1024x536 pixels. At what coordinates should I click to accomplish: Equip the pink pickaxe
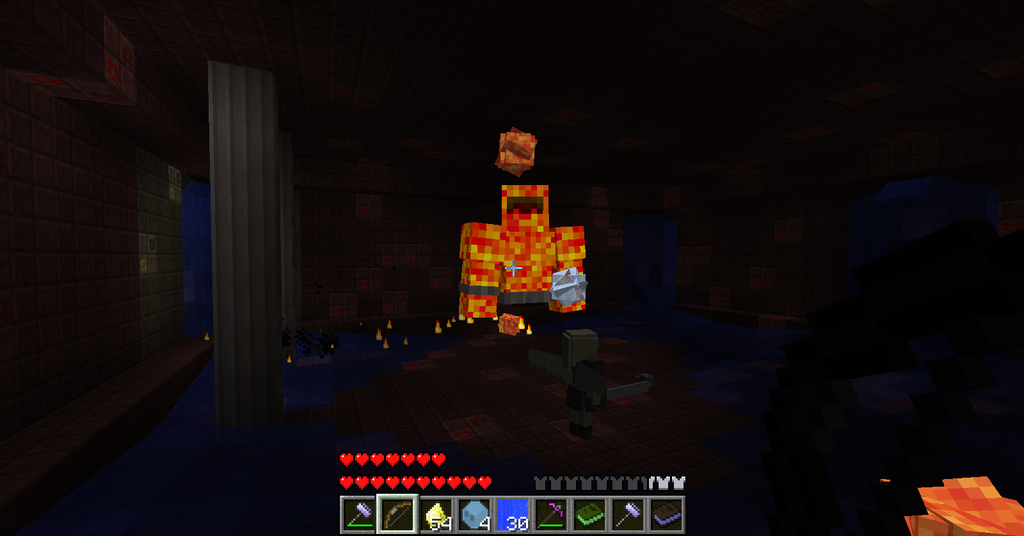[x=550, y=515]
